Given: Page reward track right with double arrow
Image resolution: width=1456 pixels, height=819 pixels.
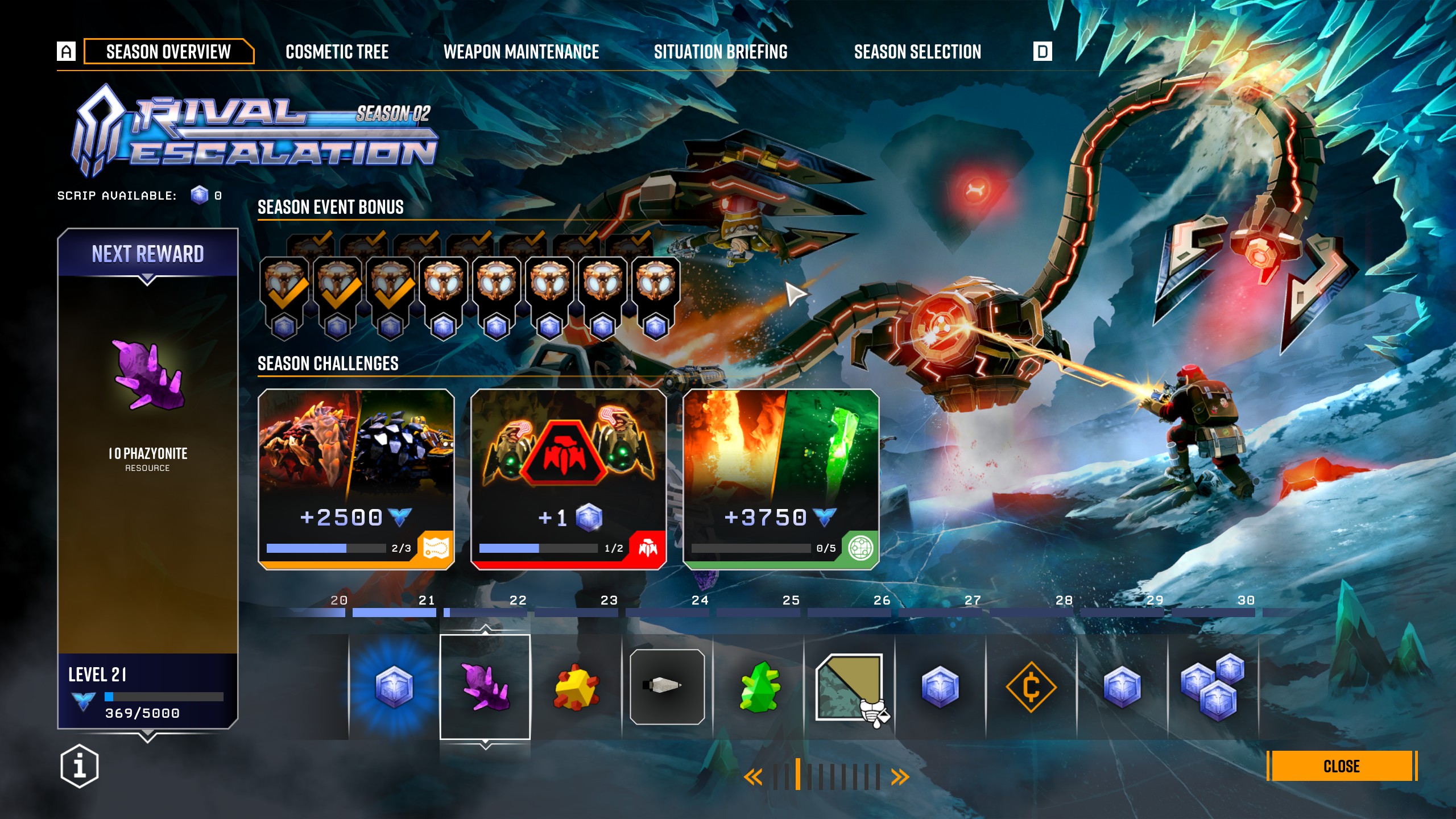Looking at the screenshot, I should (x=900, y=777).
